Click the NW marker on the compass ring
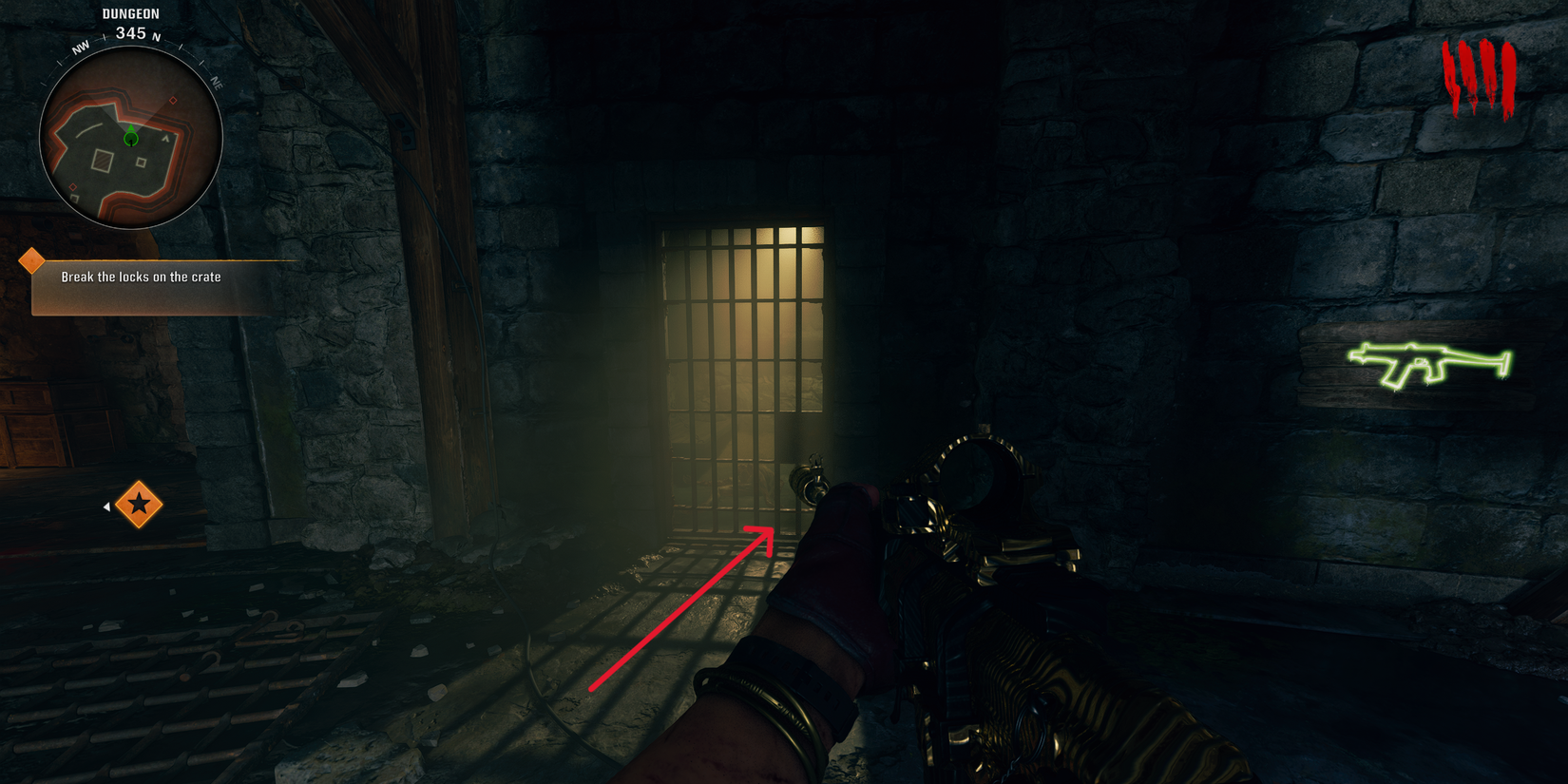The image size is (1568, 784). pyautogui.click(x=80, y=46)
